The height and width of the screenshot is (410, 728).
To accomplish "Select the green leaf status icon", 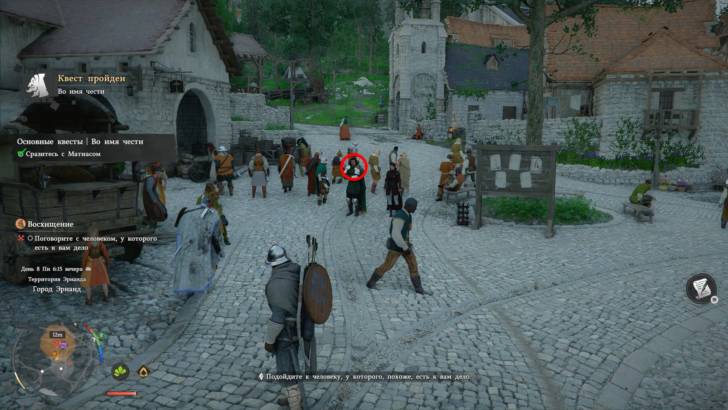I will pyautogui.click(x=121, y=372).
